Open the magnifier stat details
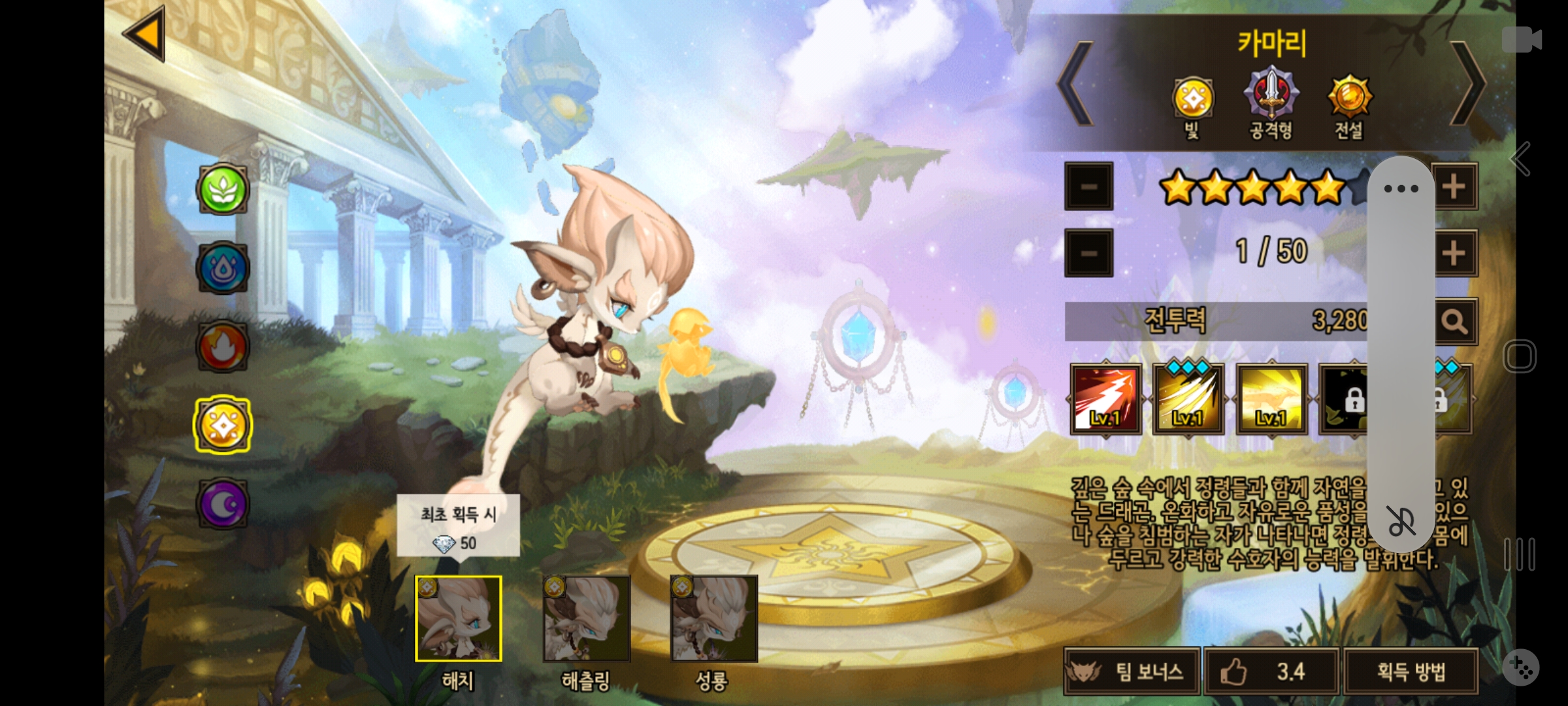Image resolution: width=1568 pixels, height=706 pixels. pos(1456,321)
